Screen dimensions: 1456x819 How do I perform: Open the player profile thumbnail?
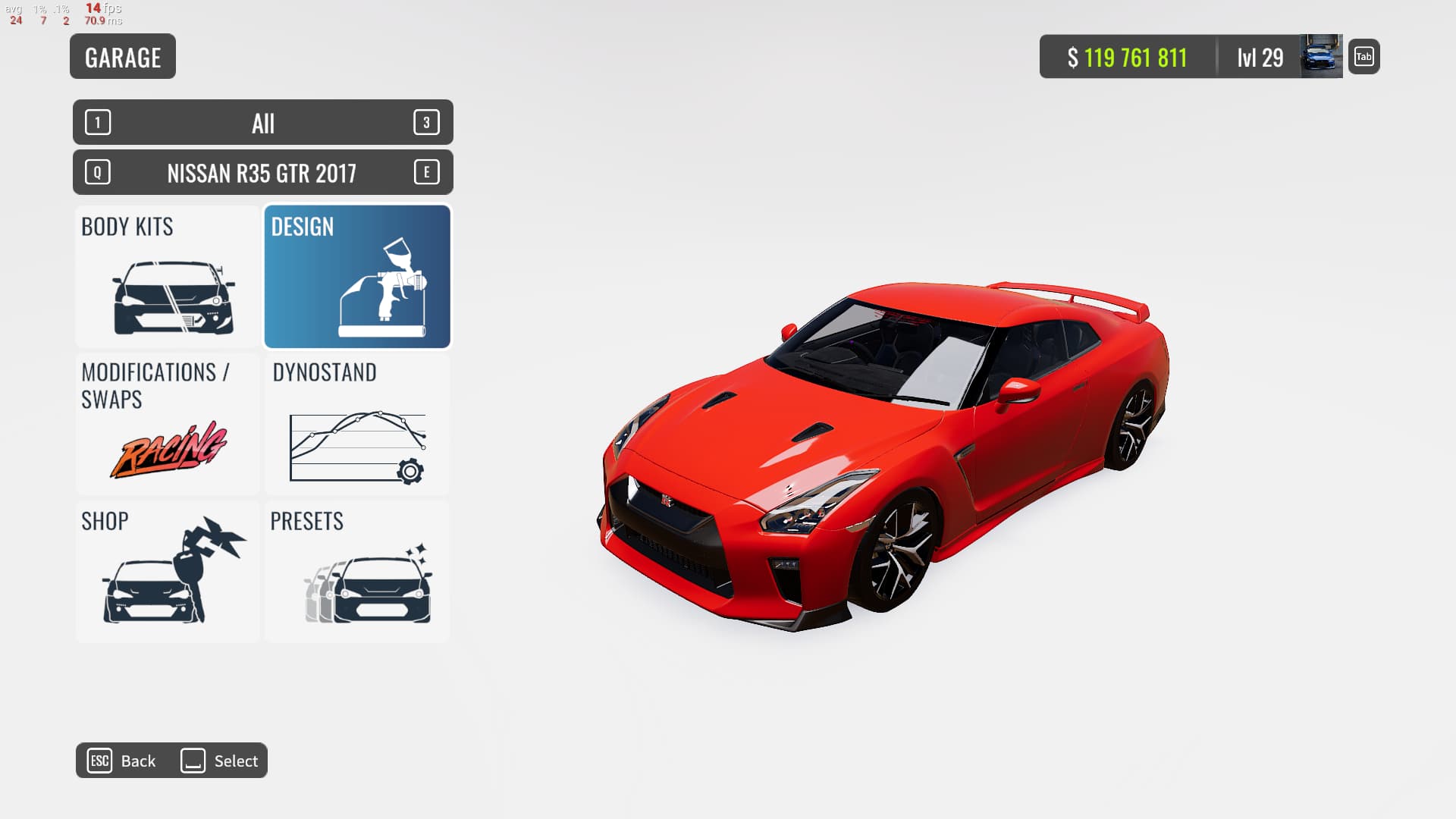(1321, 57)
